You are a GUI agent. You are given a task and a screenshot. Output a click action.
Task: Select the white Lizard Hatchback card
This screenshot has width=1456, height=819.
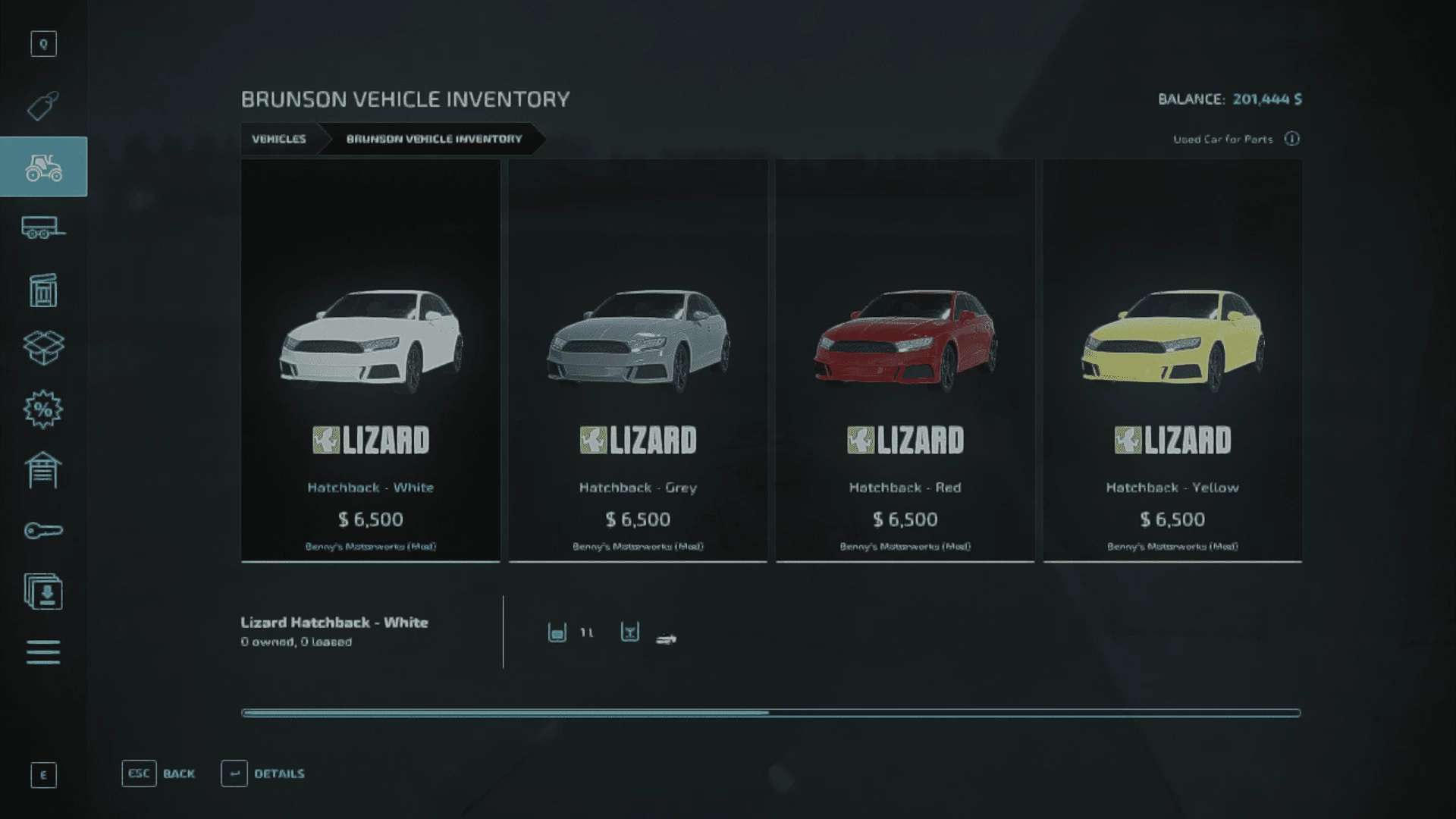[x=370, y=360]
